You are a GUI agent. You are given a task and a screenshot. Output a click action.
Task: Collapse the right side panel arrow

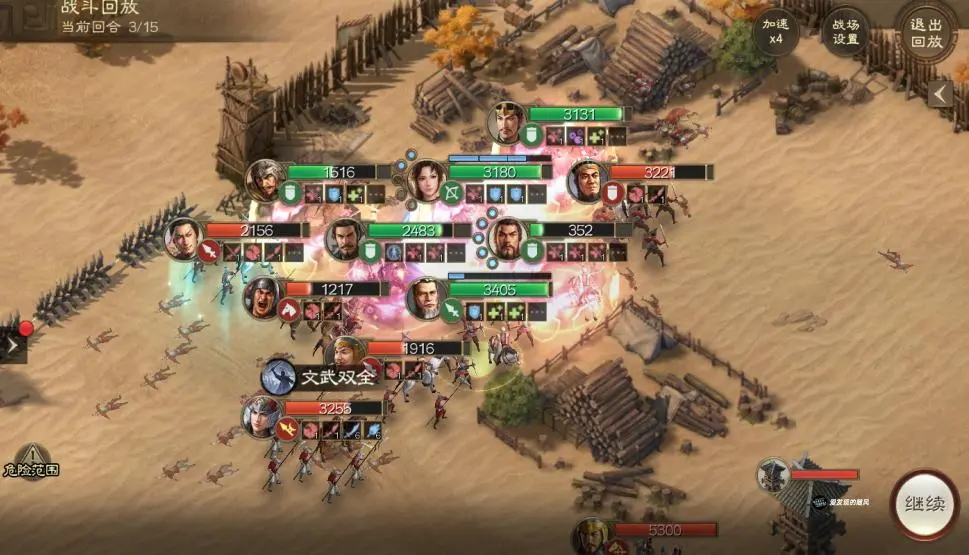[x=939, y=93]
